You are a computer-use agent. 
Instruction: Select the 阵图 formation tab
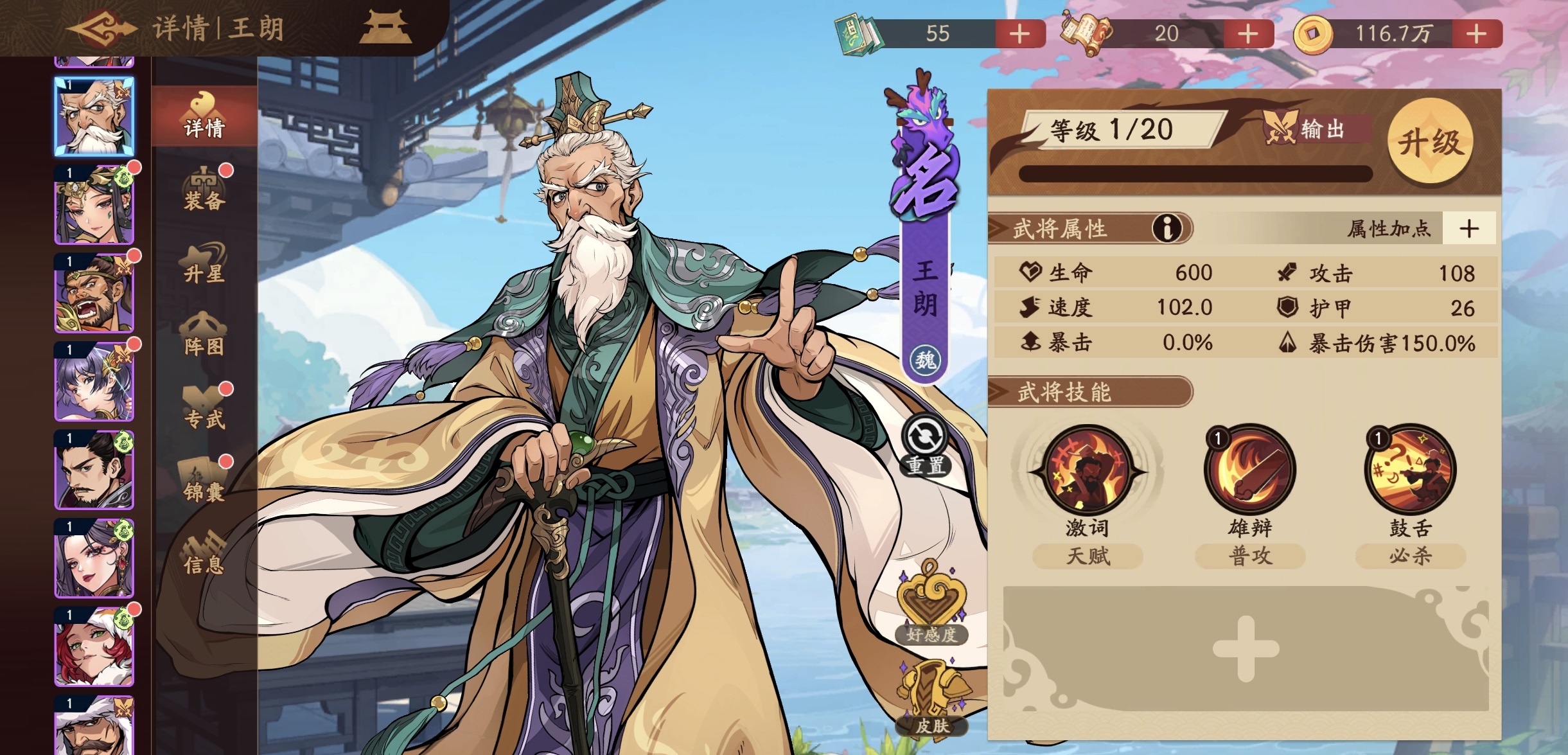[x=205, y=332]
